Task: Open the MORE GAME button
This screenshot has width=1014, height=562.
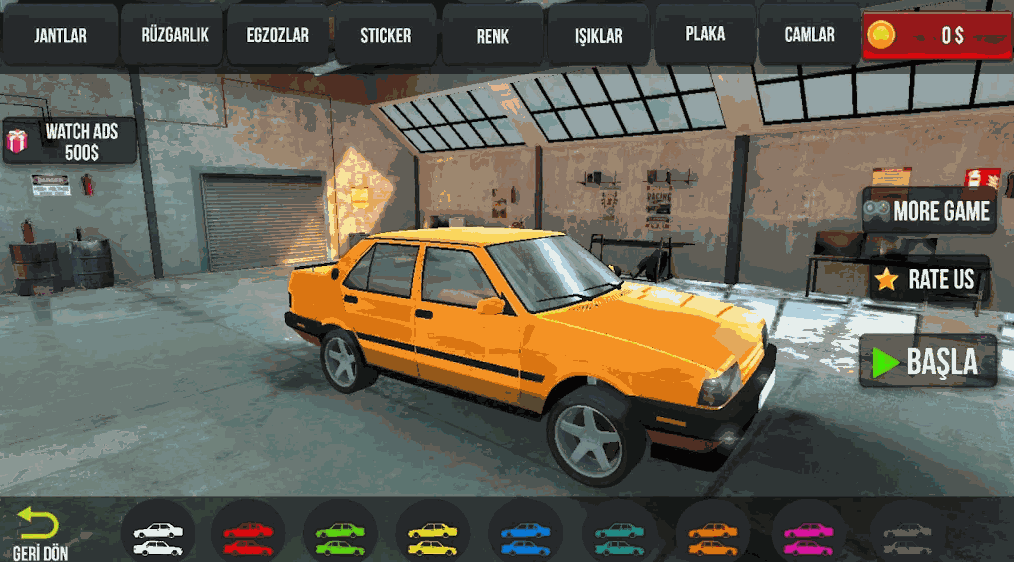Action: pyautogui.click(x=928, y=211)
